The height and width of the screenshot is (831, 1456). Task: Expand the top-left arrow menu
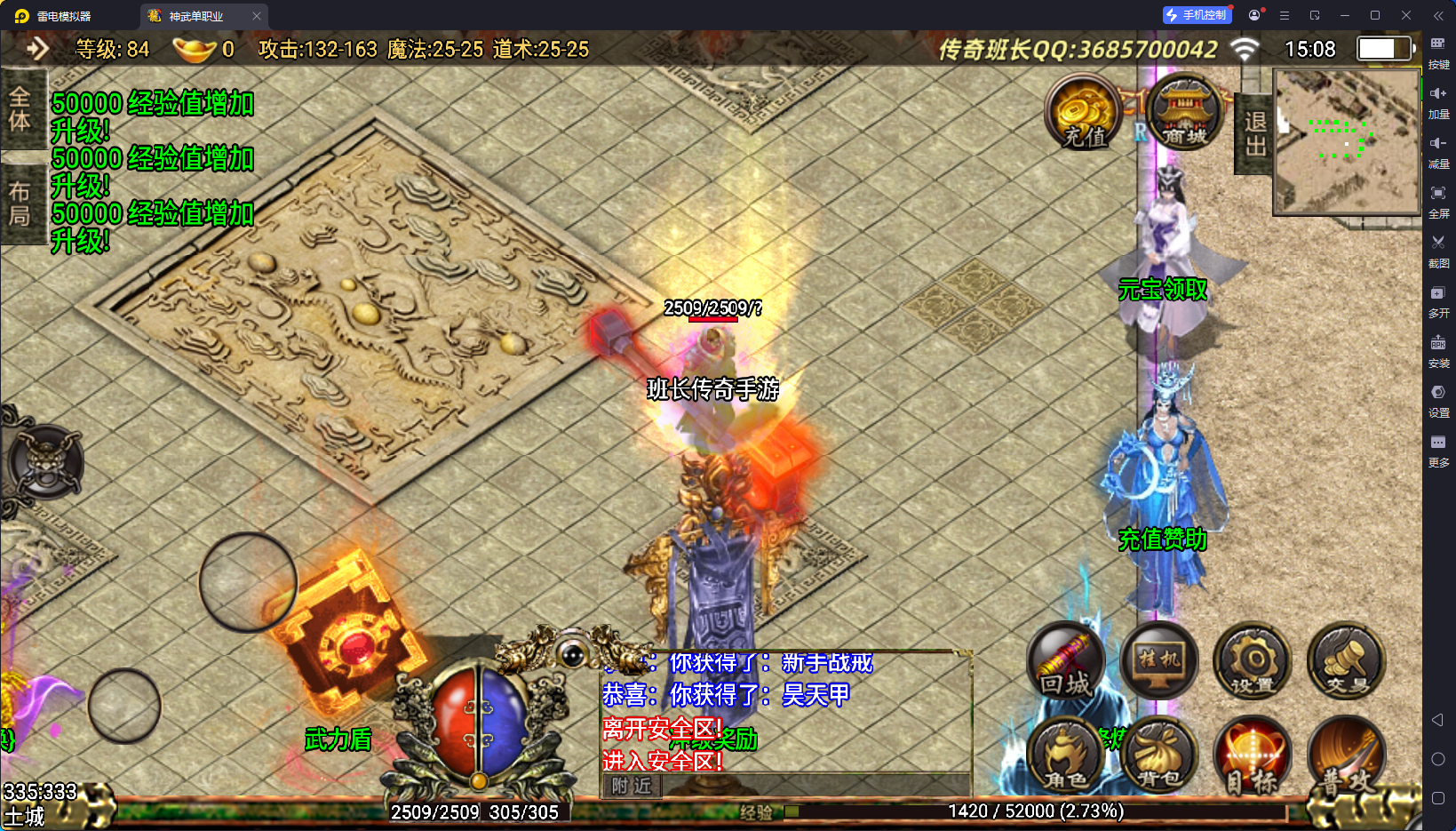37,49
